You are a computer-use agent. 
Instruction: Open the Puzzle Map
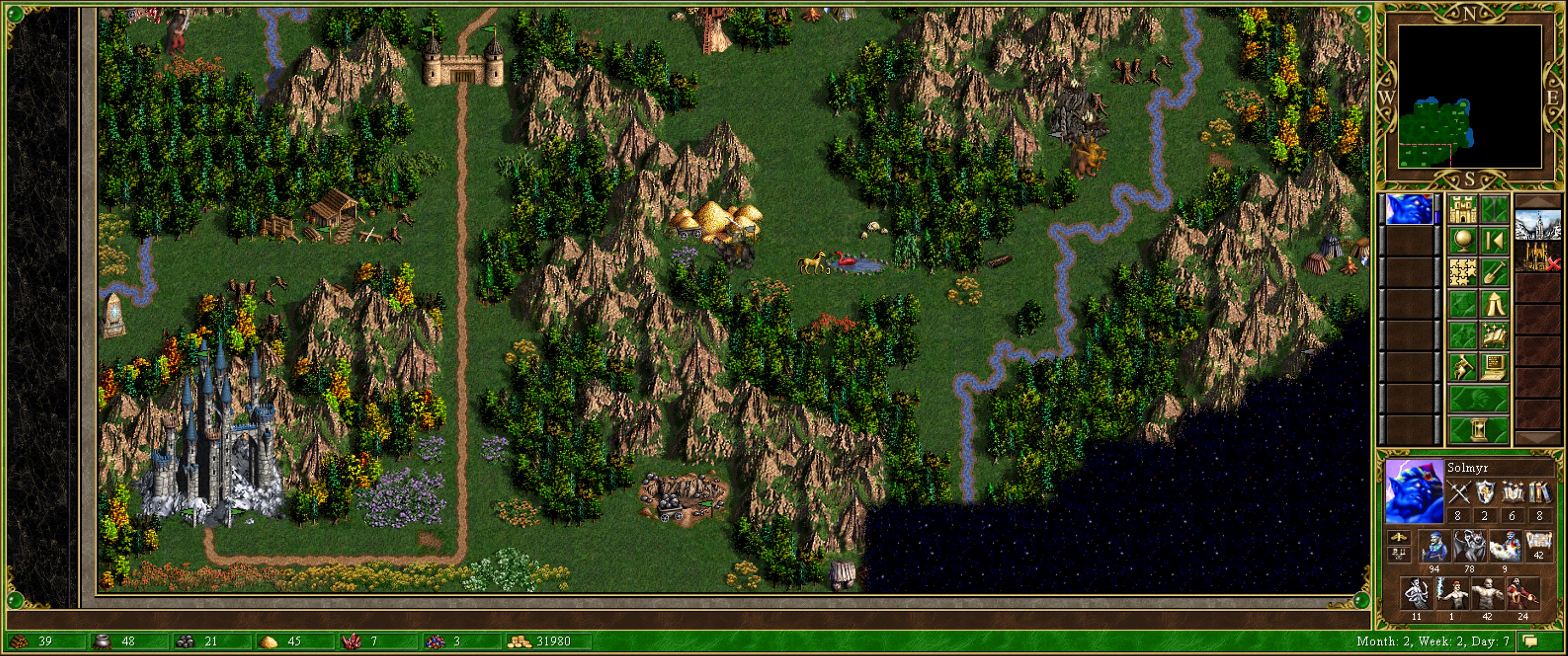point(1463,272)
